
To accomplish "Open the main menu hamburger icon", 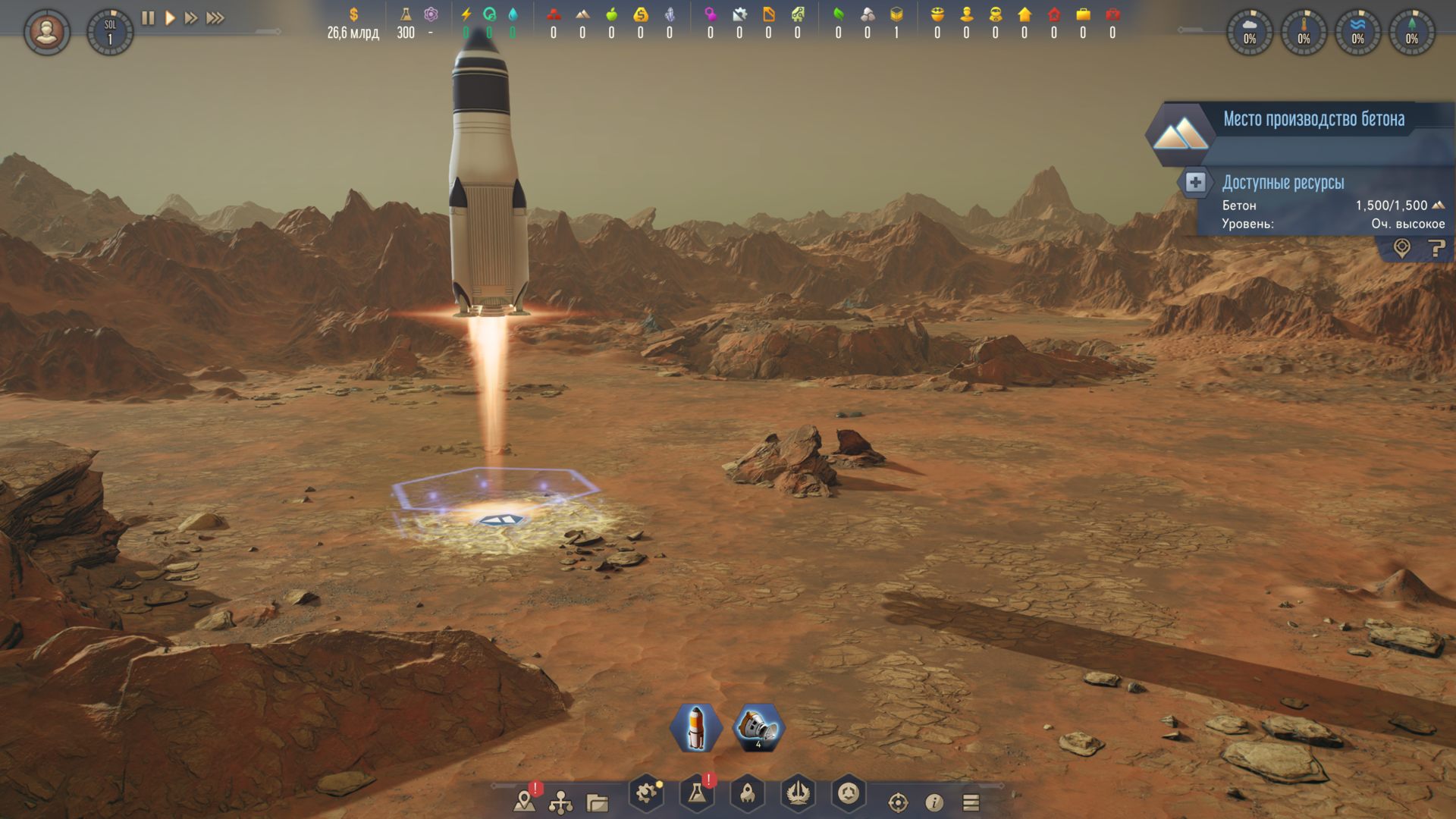I will coord(971,802).
